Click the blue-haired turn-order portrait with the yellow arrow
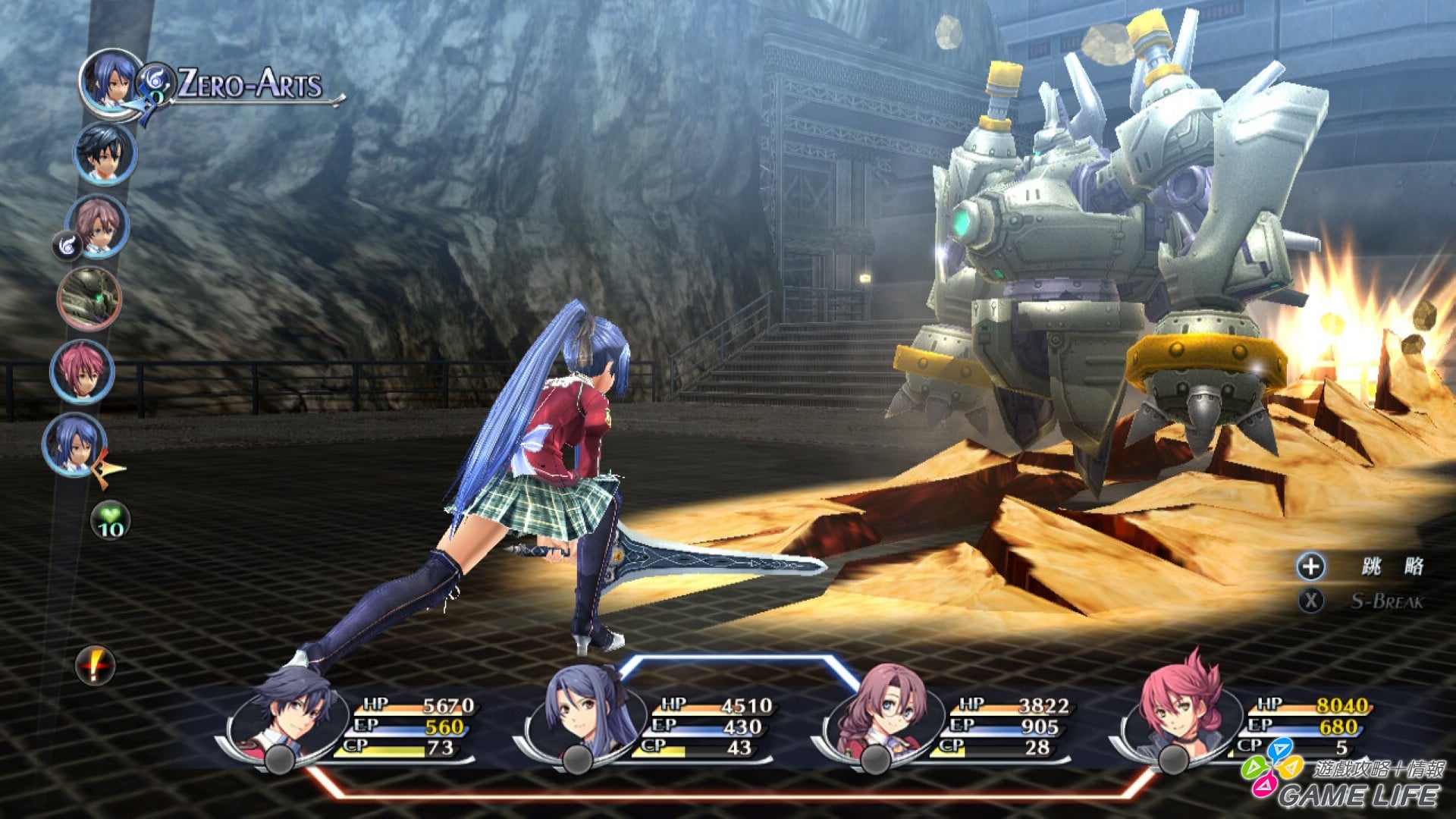 click(x=74, y=444)
